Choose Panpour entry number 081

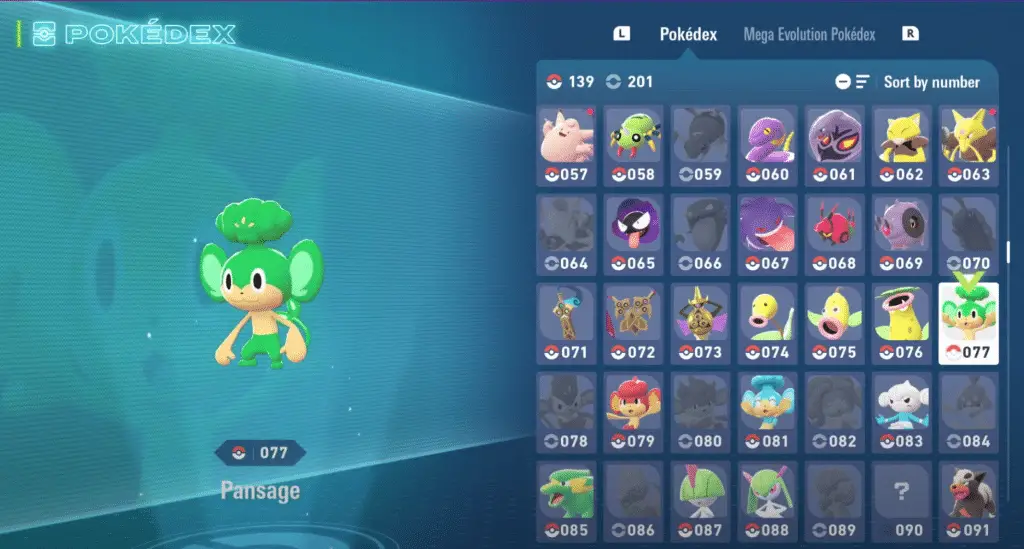click(x=767, y=412)
